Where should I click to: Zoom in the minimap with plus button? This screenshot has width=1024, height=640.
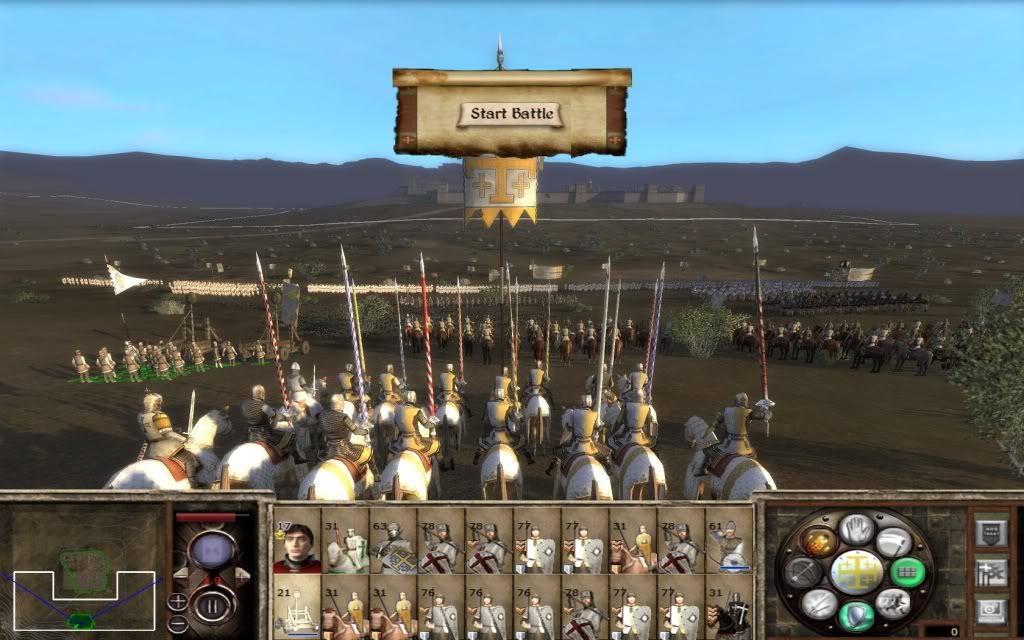click(177, 601)
